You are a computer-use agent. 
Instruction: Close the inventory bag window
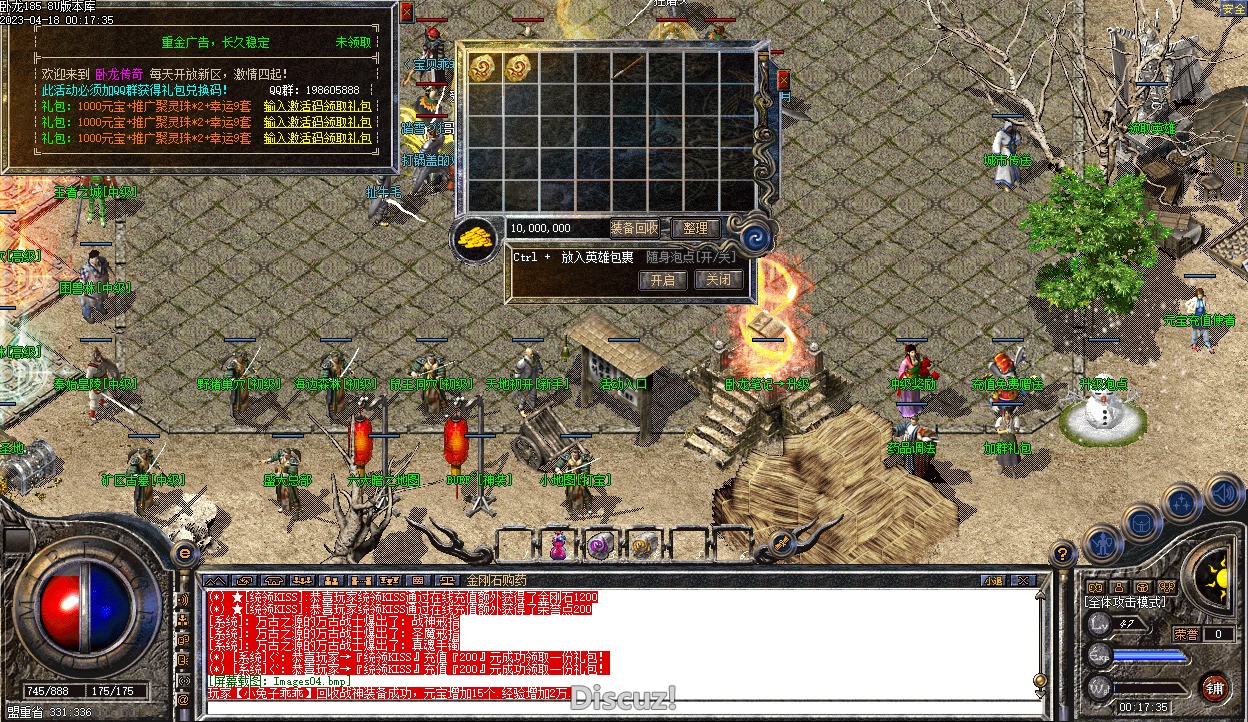click(783, 80)
